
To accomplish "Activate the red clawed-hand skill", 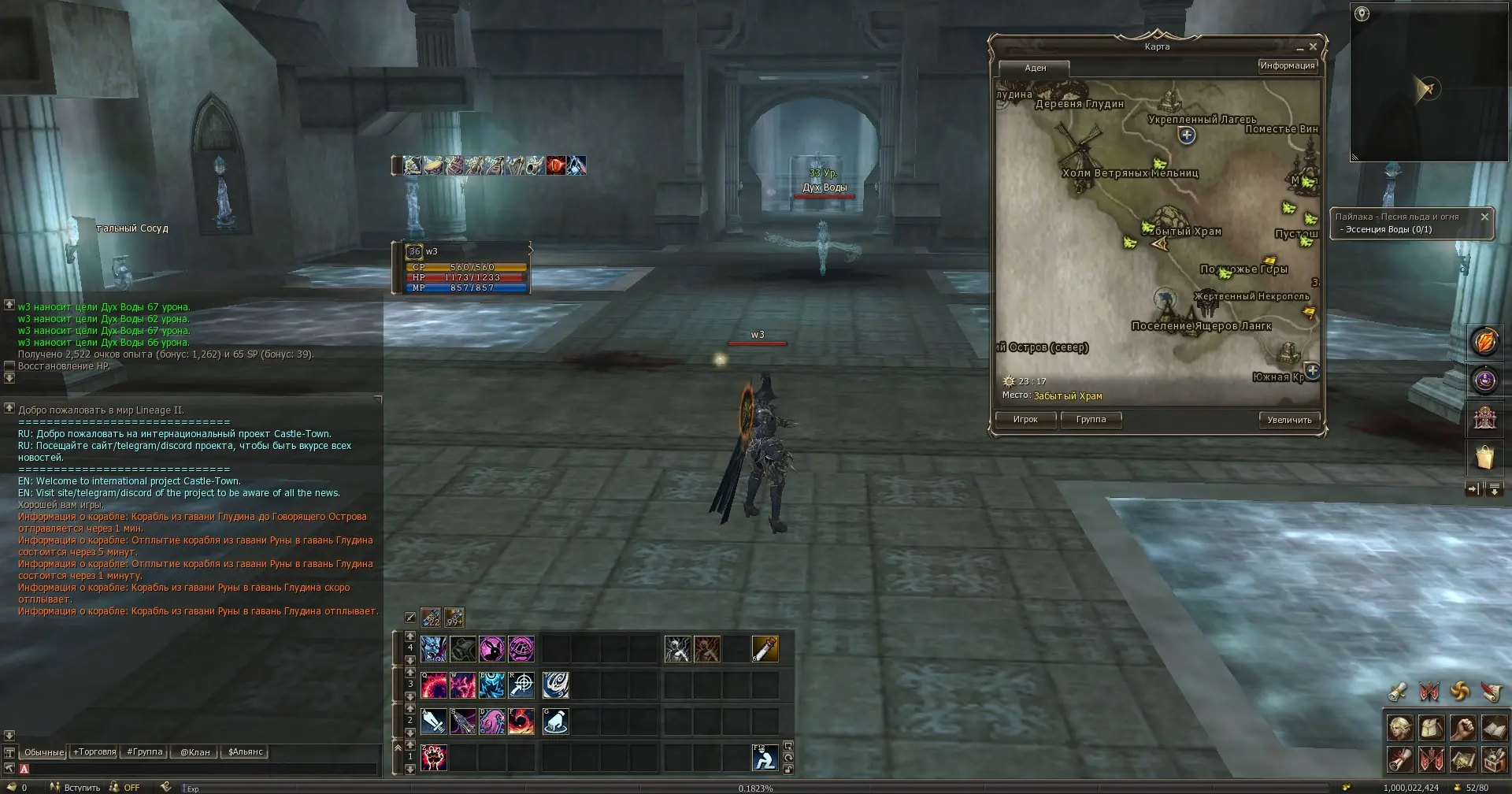I will tap(434, 758).
